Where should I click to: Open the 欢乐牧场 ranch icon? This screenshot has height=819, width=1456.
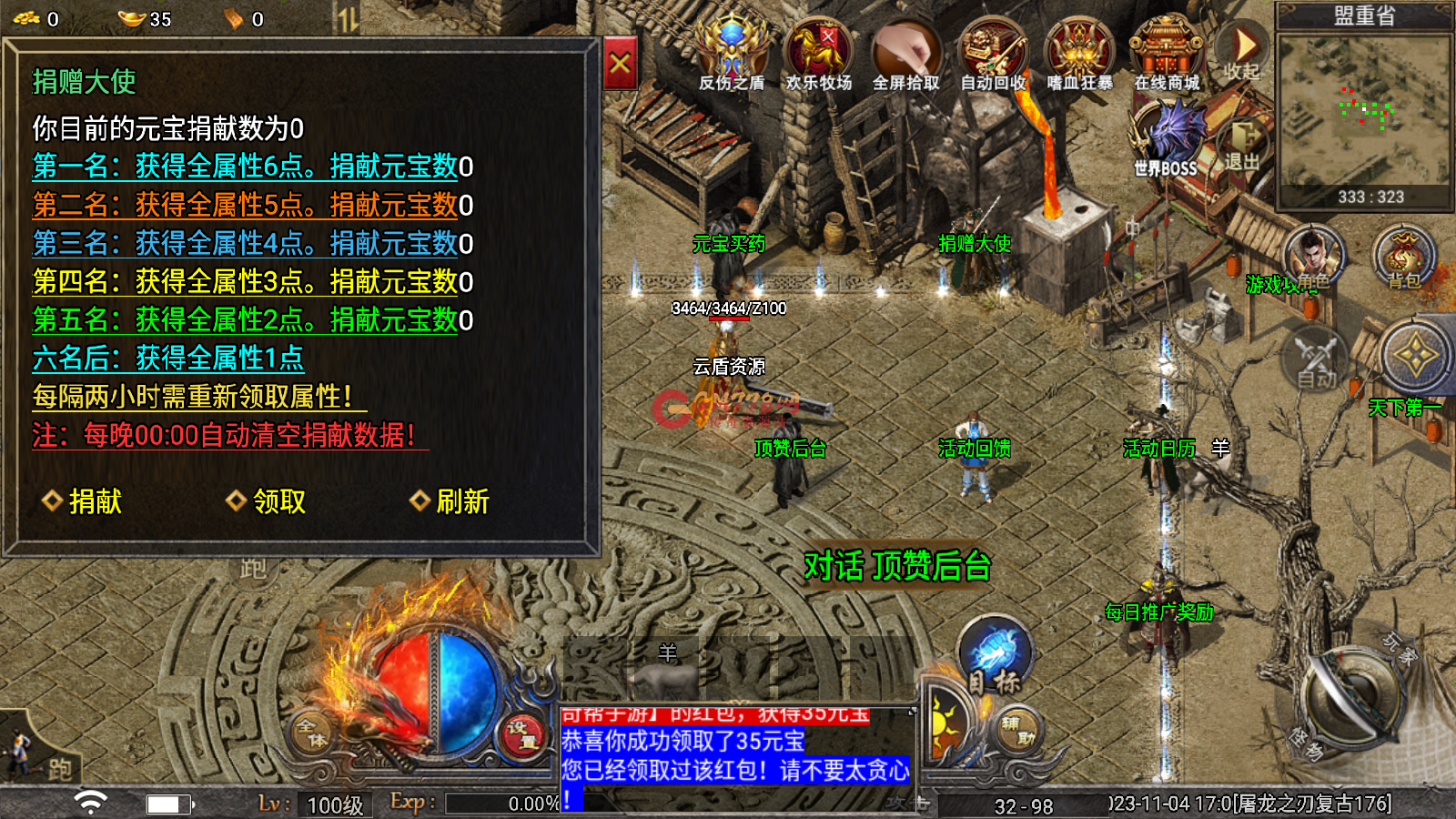point(819,55)
